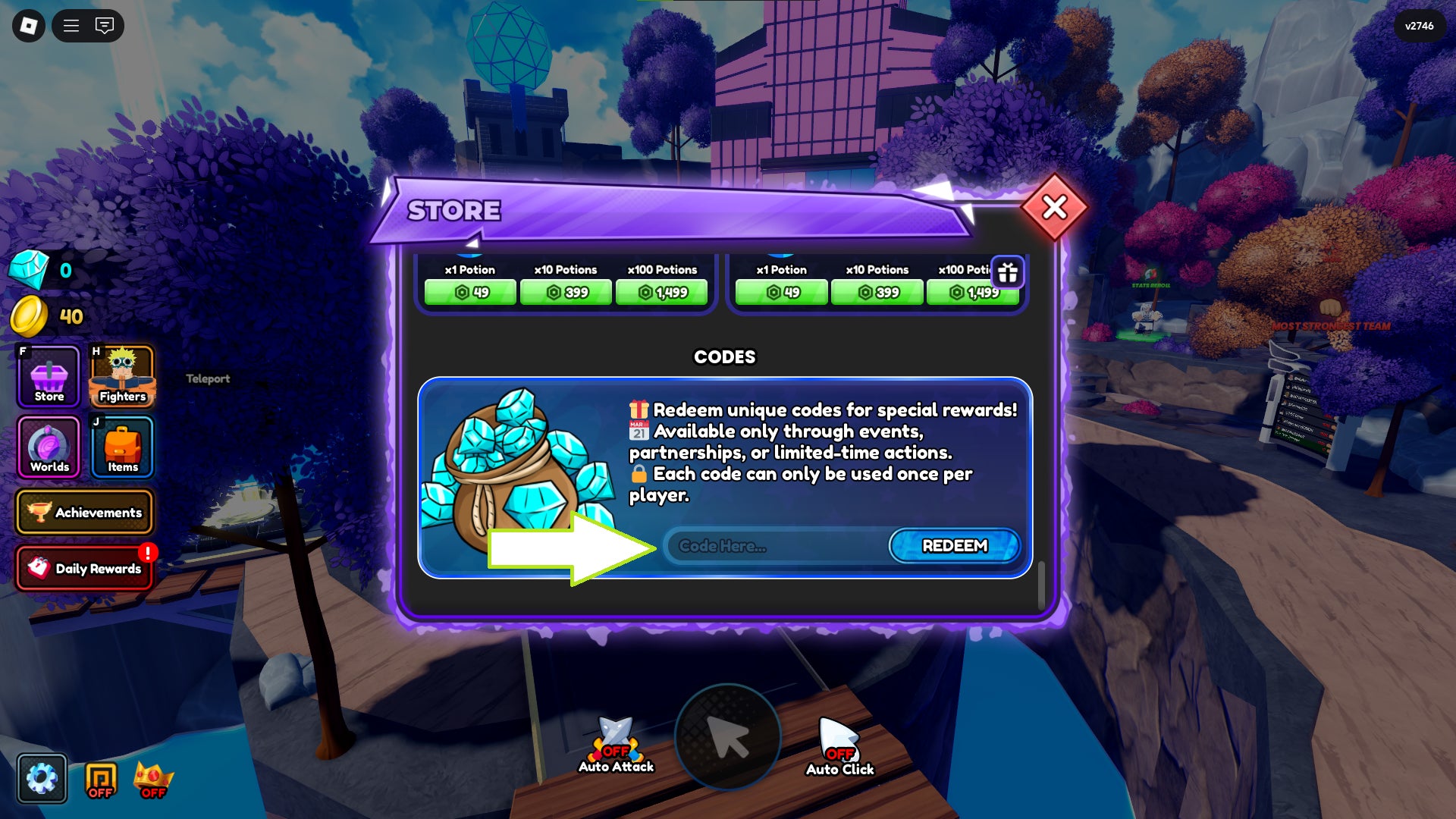Click the hamburger menu beside the Roblox logo
The image size is (1456, 819).
pos(71,27)
